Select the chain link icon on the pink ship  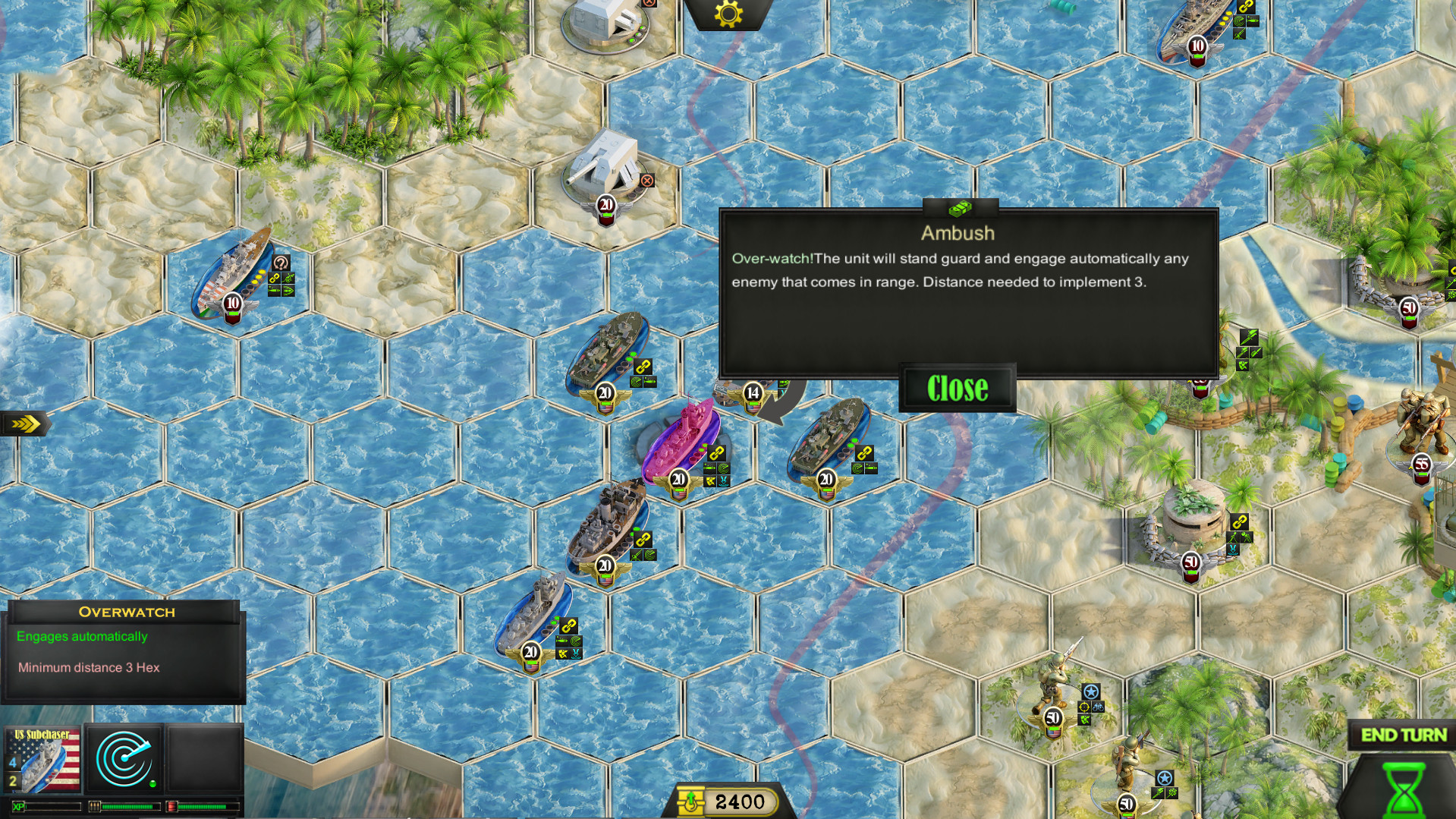[x=715, y=453]
